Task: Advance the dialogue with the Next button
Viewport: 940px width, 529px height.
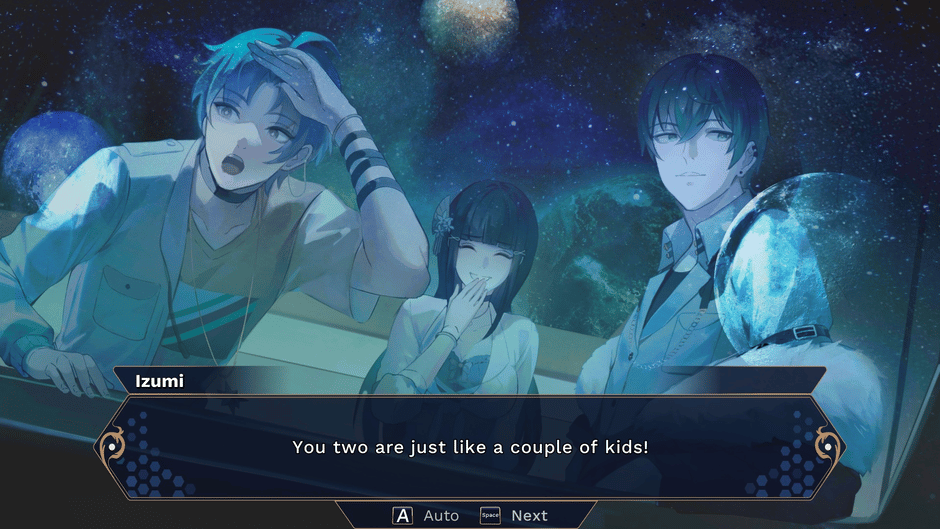Action: (x=515, y=515)
